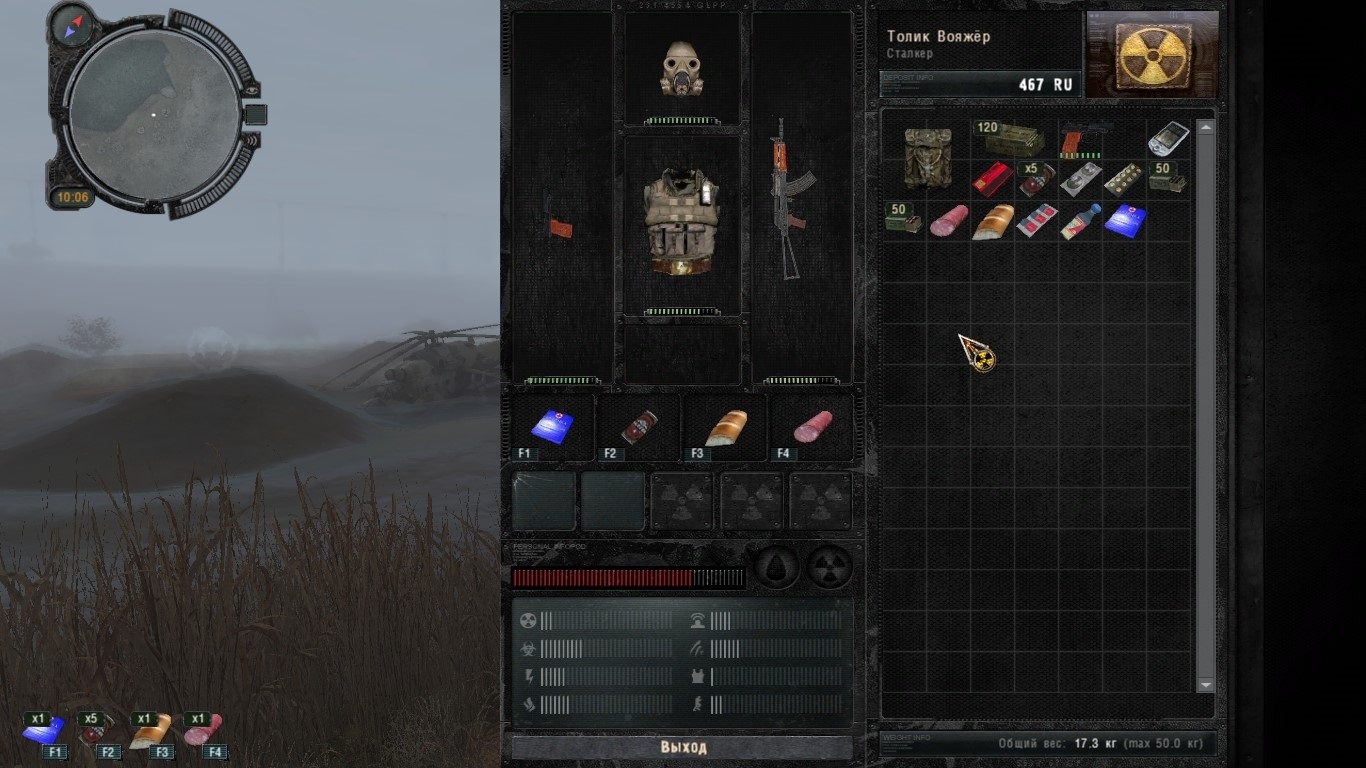1366x768 pixels.
Task: Choose the blue-capped bottle
Action: coord(1080,221)
